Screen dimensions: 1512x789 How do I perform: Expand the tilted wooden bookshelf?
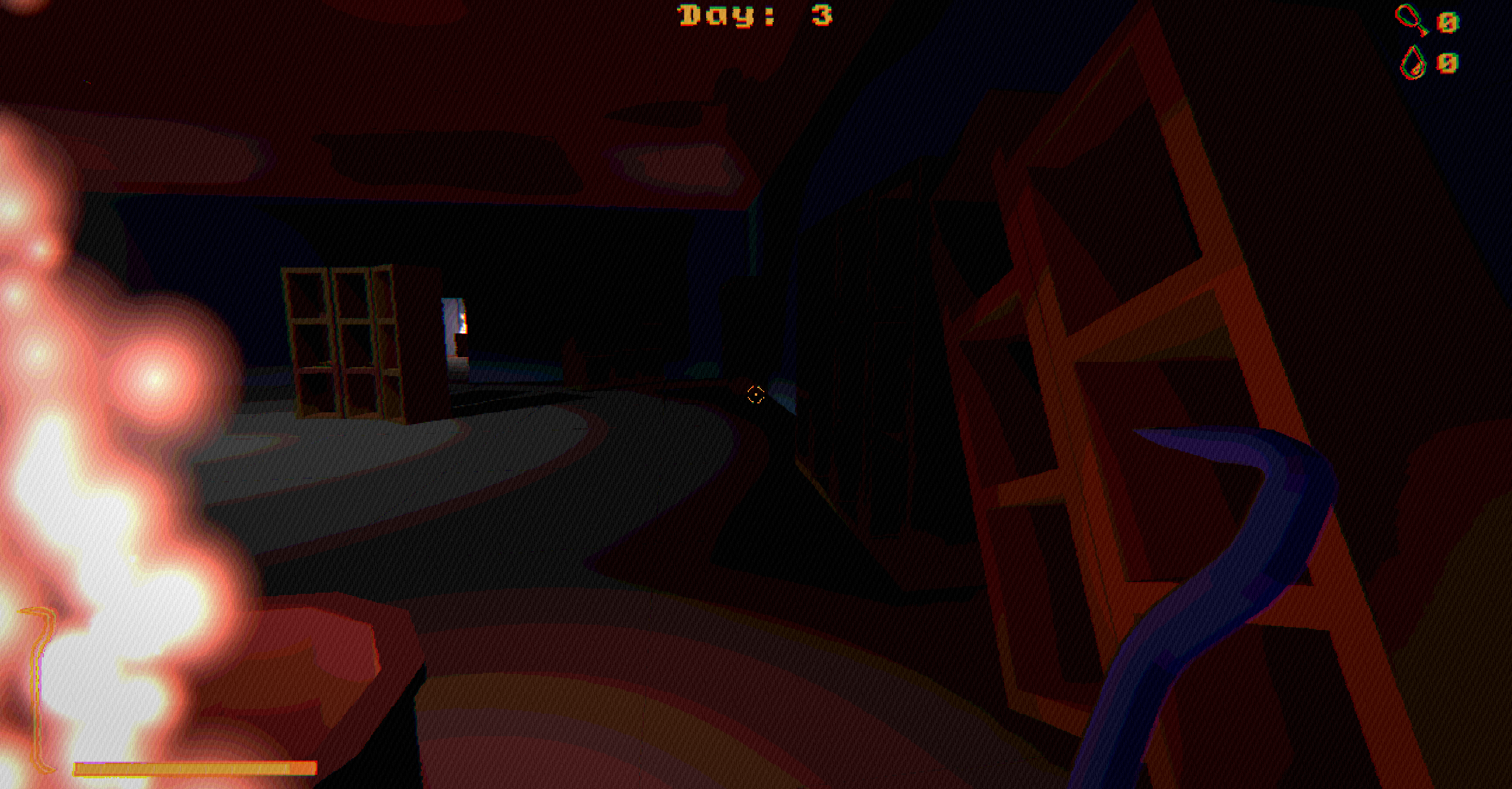click(x=1127, y=356)
